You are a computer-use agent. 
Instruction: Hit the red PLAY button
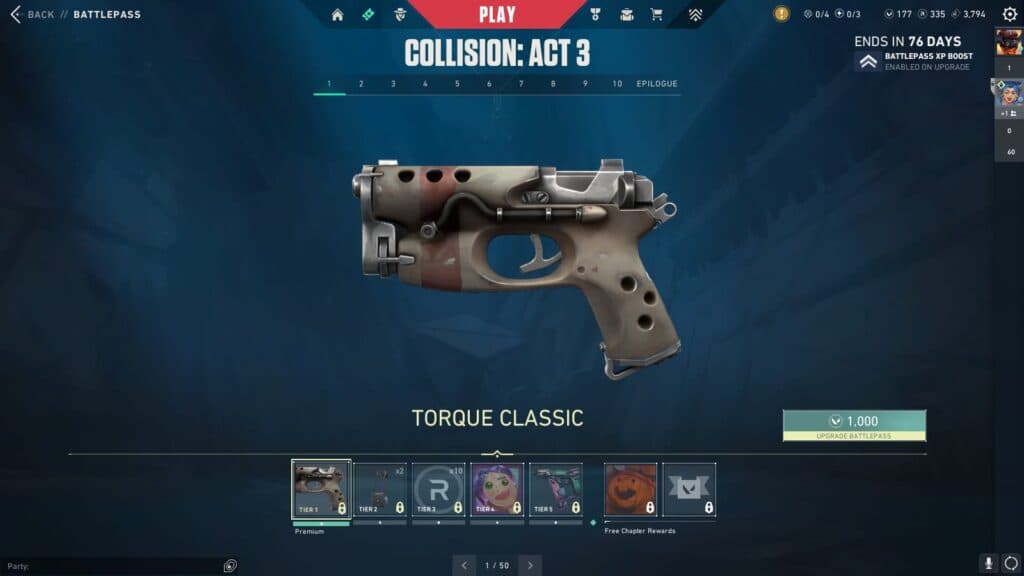(x=497, y=14)
